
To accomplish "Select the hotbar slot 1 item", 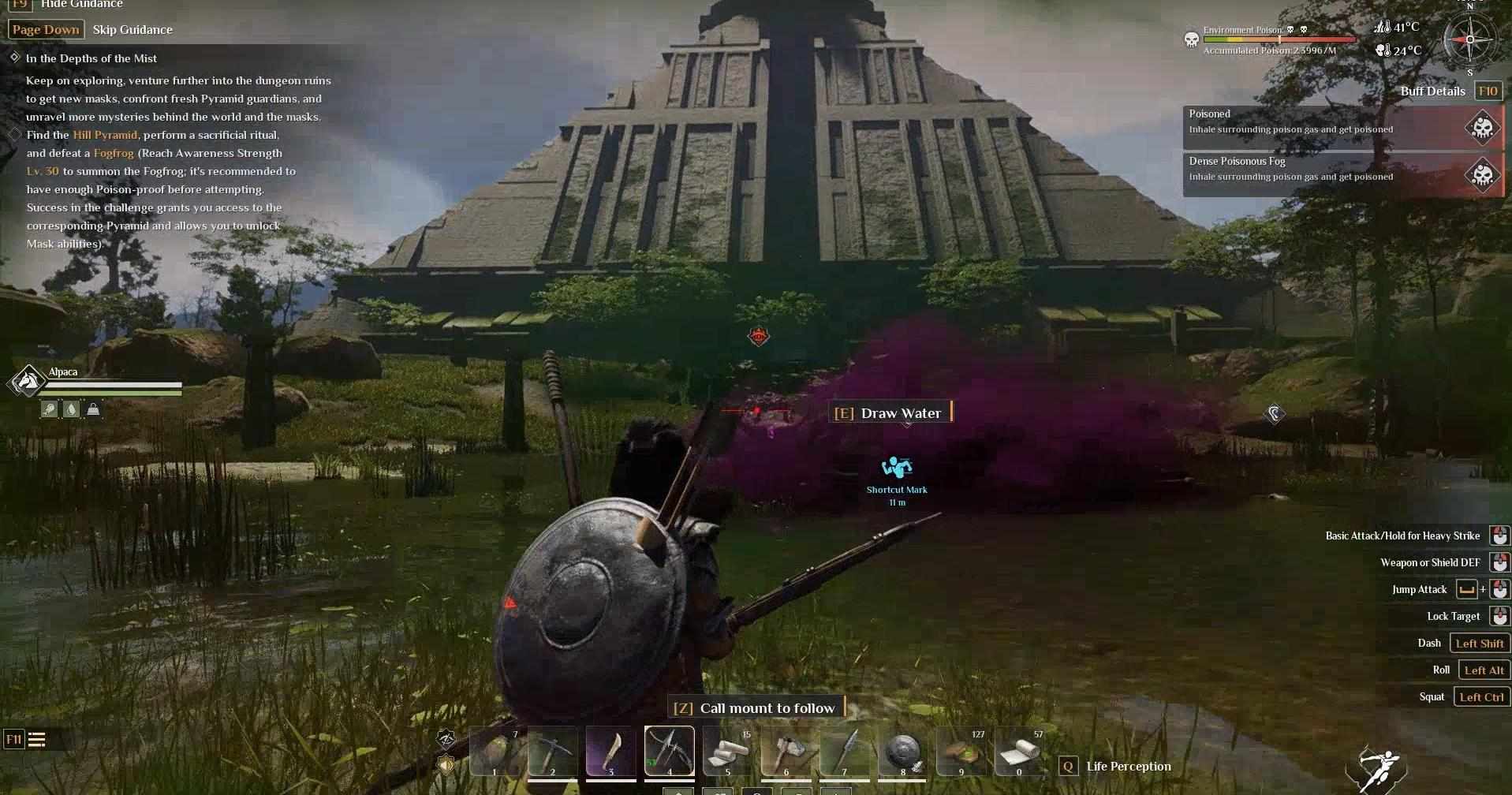I will (495, 751).
